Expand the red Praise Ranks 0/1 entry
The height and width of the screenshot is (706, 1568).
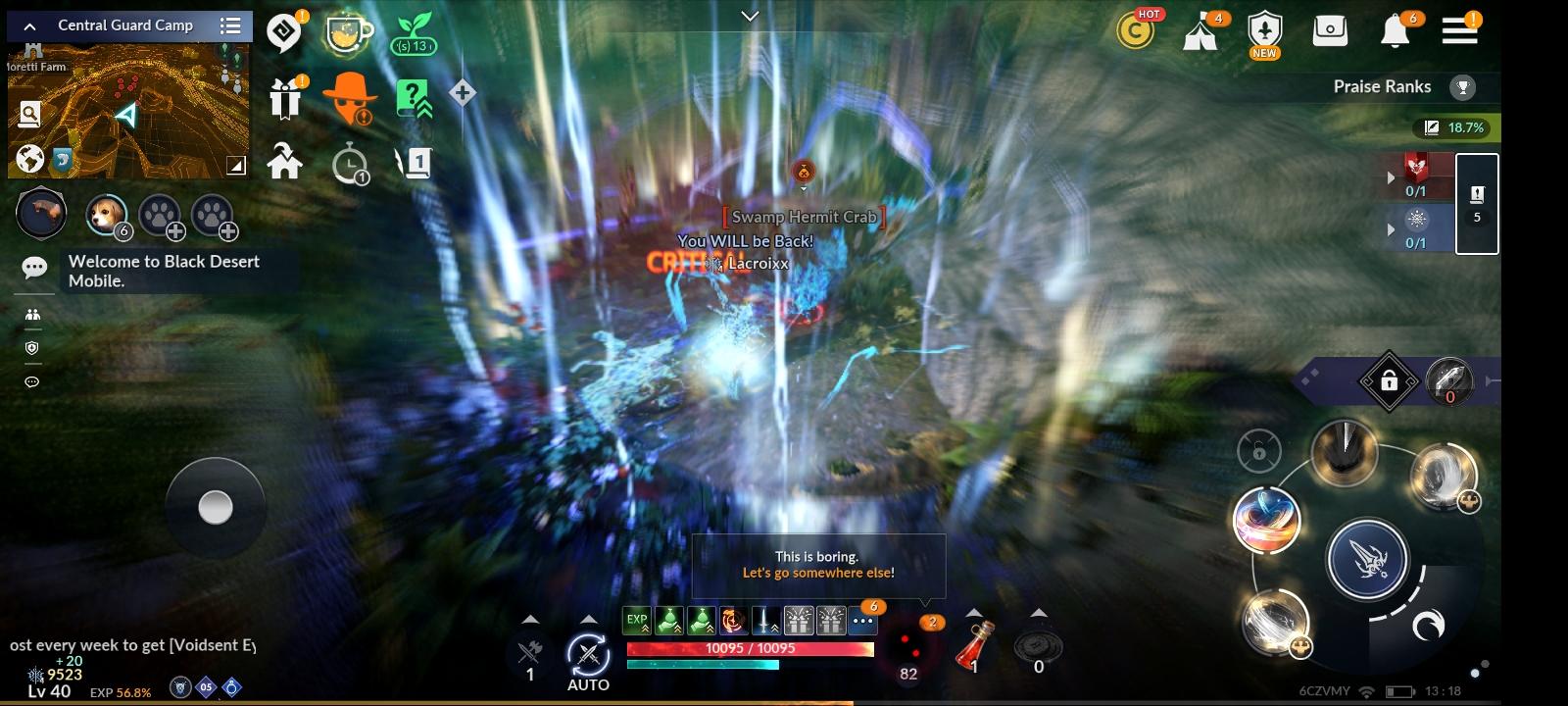pos(1393,177)
